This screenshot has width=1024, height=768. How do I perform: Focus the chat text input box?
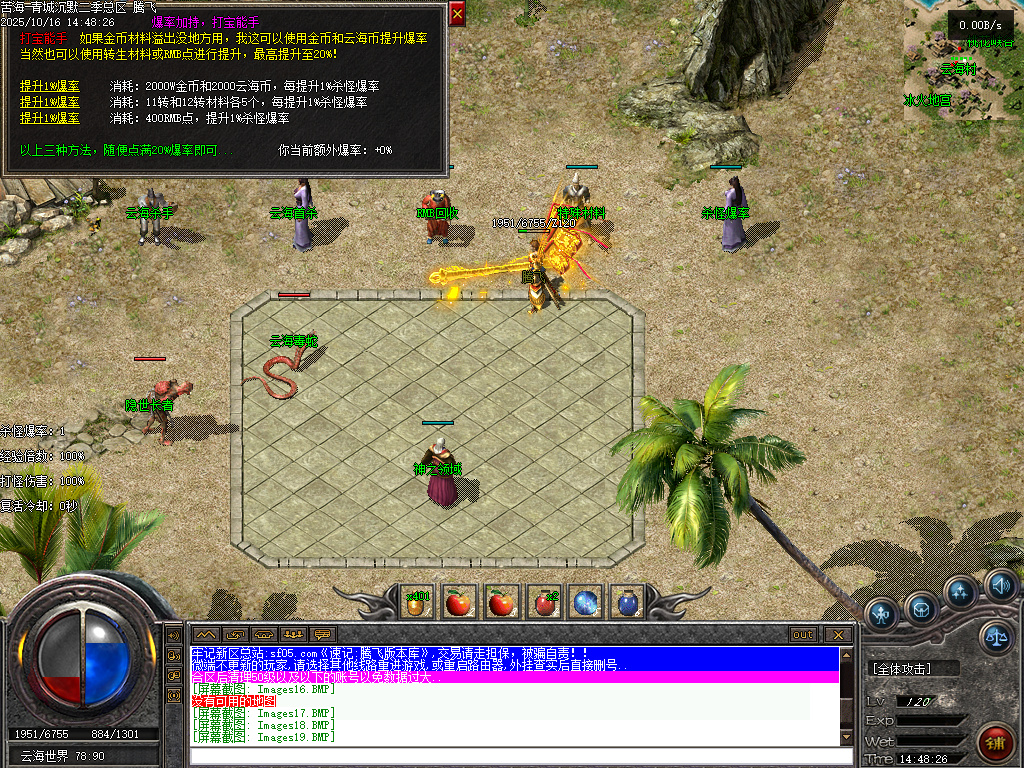(x=510, y=756)
